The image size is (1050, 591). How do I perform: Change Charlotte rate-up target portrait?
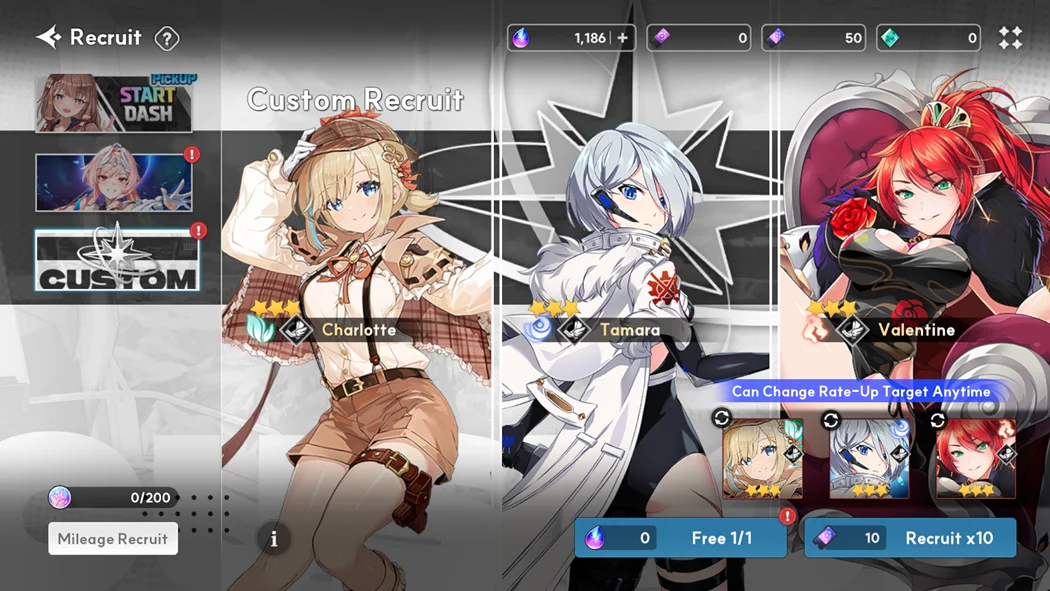762,458
